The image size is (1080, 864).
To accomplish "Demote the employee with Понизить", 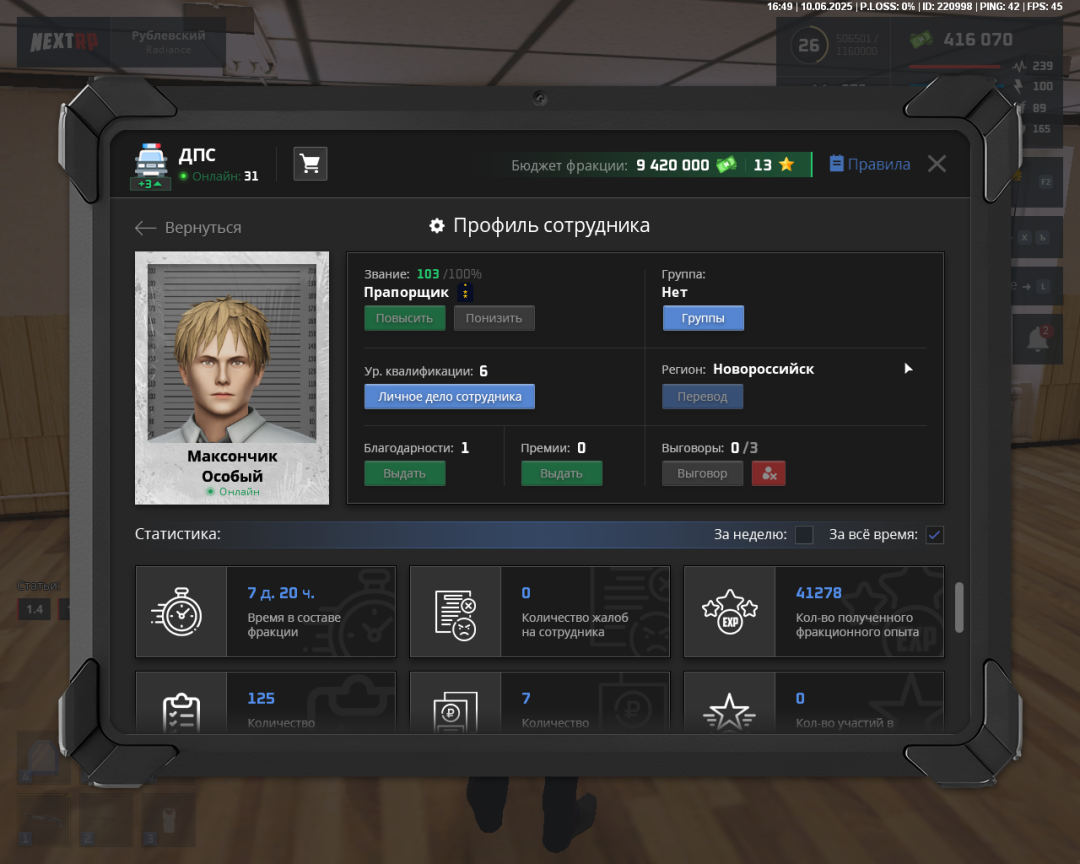I will coord(494,318).
